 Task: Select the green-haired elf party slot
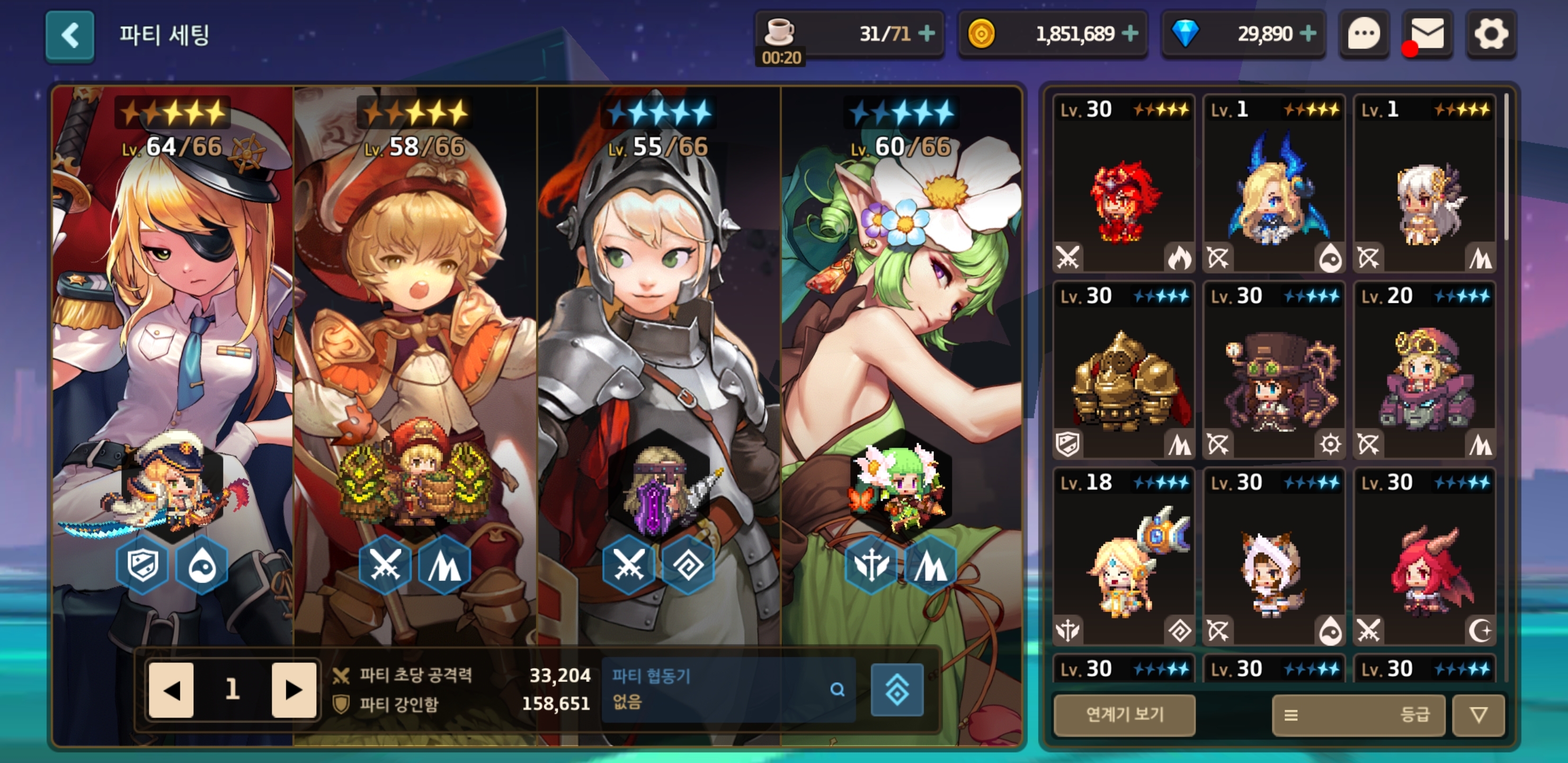tap(901, 366)
